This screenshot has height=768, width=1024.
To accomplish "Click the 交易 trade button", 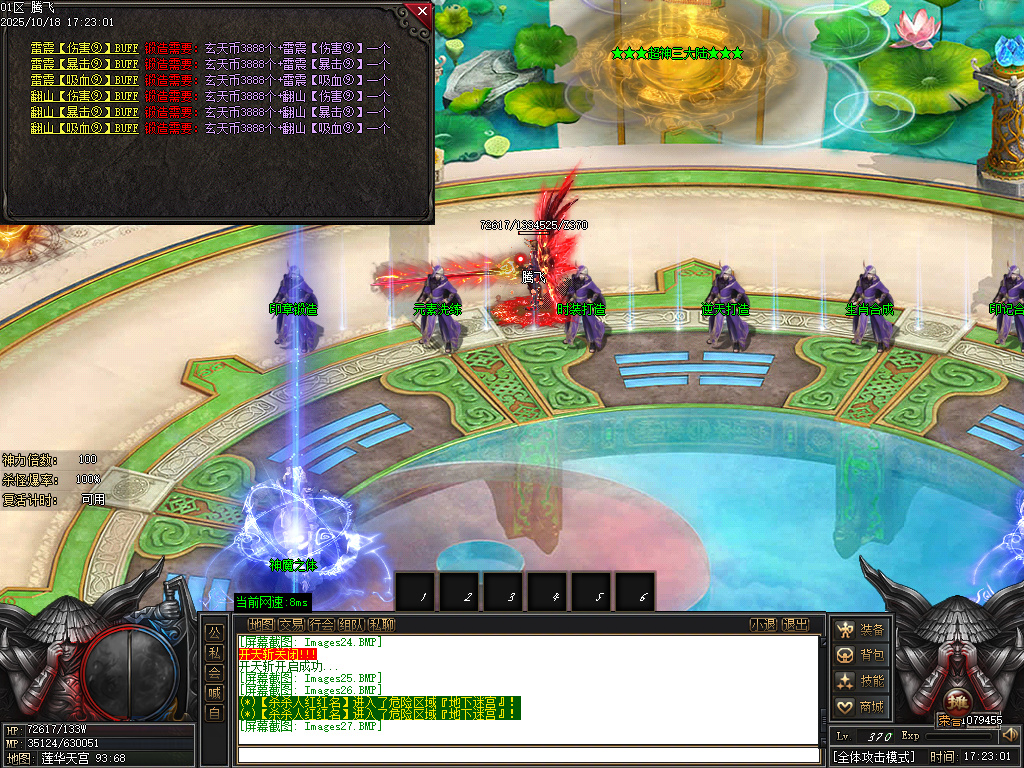I will click(291, 625).
